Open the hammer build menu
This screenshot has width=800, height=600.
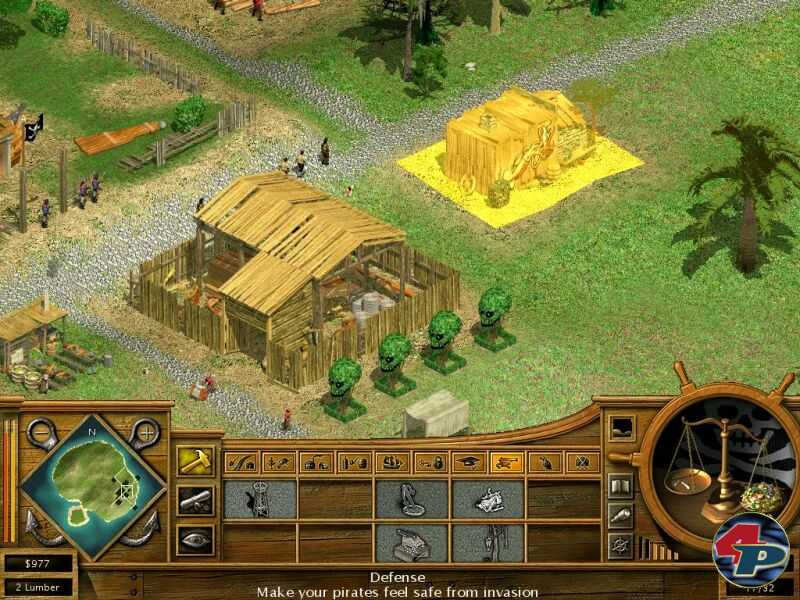tap(193, 461)
